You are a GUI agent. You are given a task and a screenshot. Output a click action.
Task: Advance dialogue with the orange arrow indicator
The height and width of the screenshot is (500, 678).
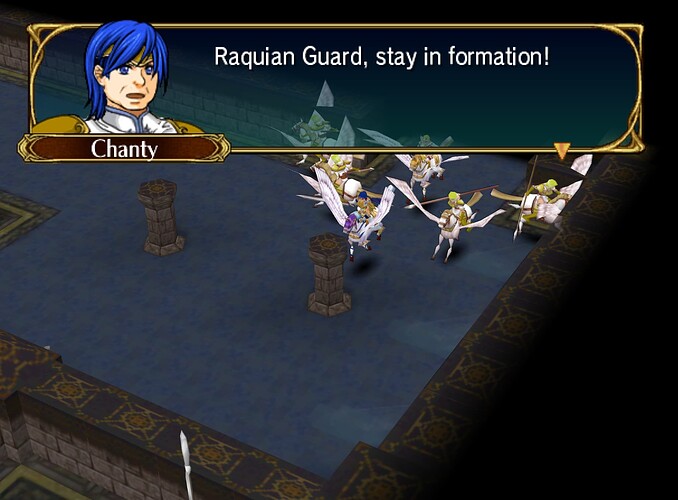[x=562, y=151]
